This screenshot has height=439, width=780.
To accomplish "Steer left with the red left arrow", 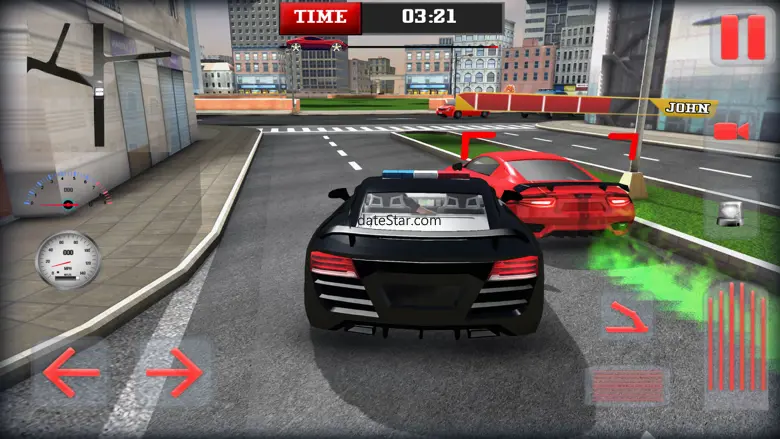I will tap(71, 374).
